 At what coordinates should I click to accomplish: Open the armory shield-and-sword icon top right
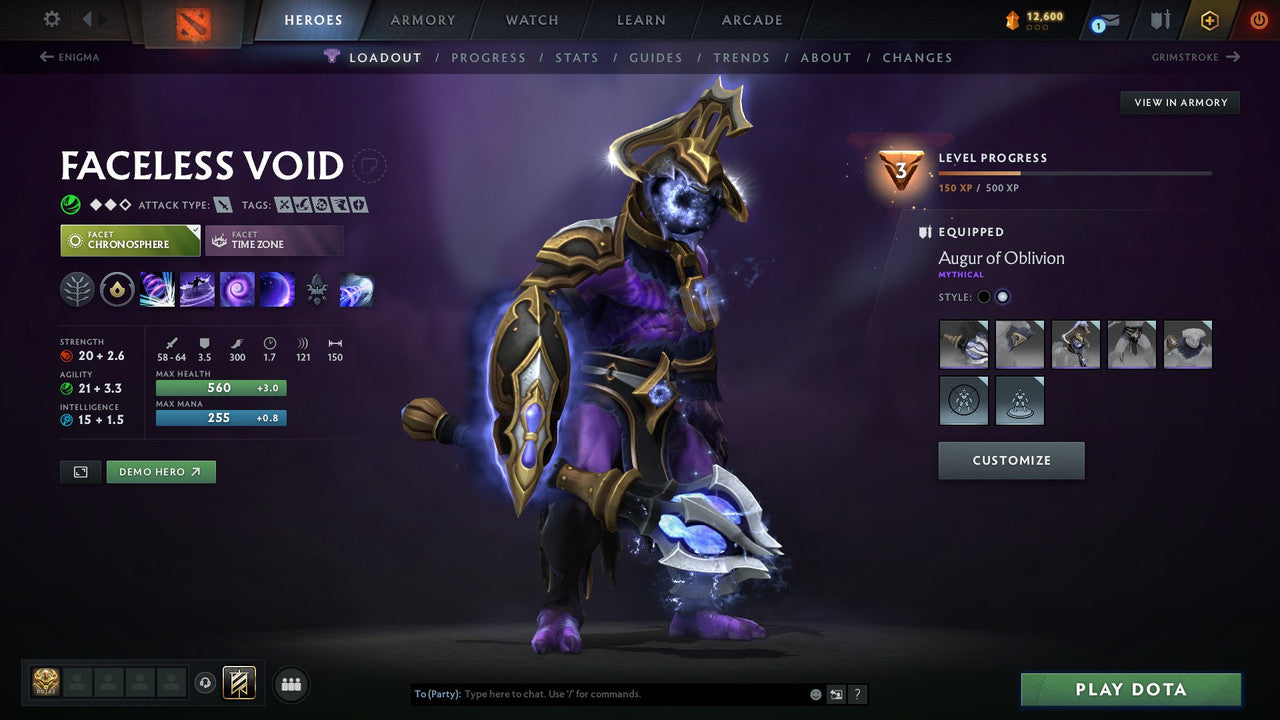[x=1159, y=20]
